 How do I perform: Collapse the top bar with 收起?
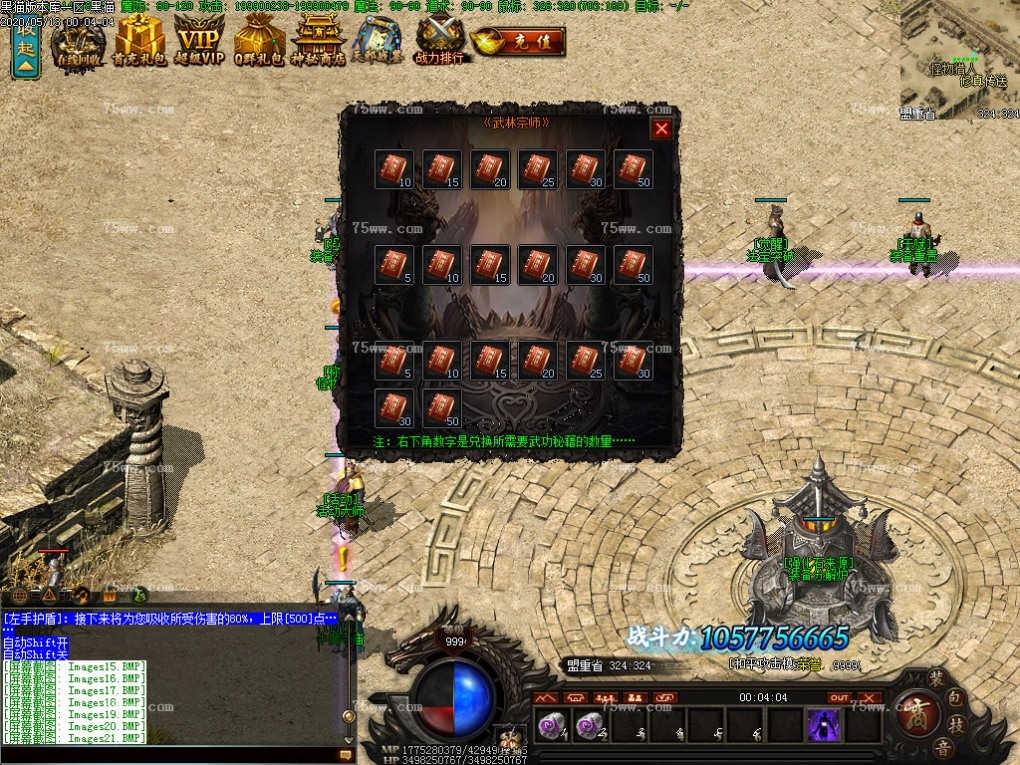coord(25,47)
